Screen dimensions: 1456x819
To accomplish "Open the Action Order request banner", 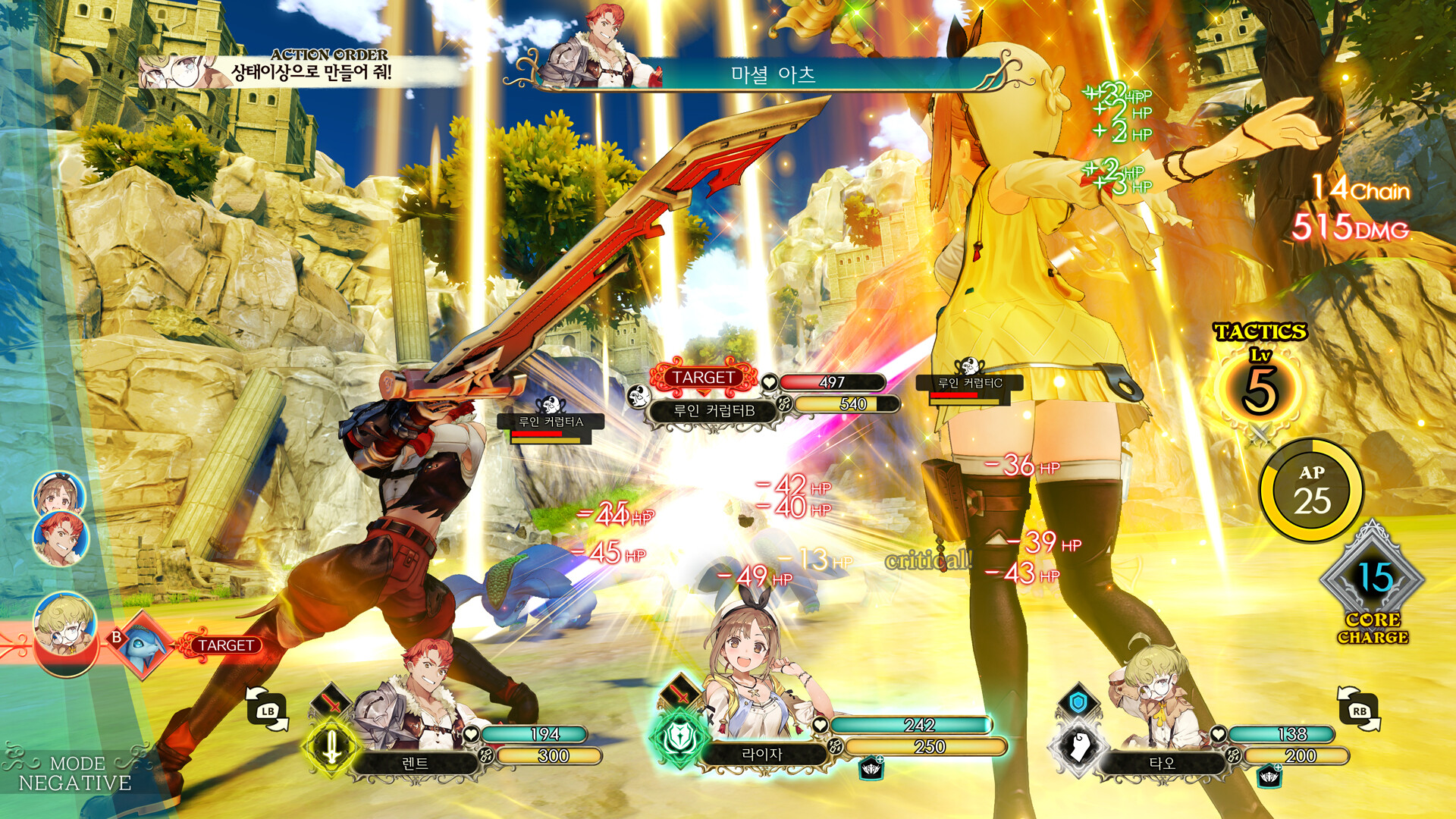I will coord(303,70).
